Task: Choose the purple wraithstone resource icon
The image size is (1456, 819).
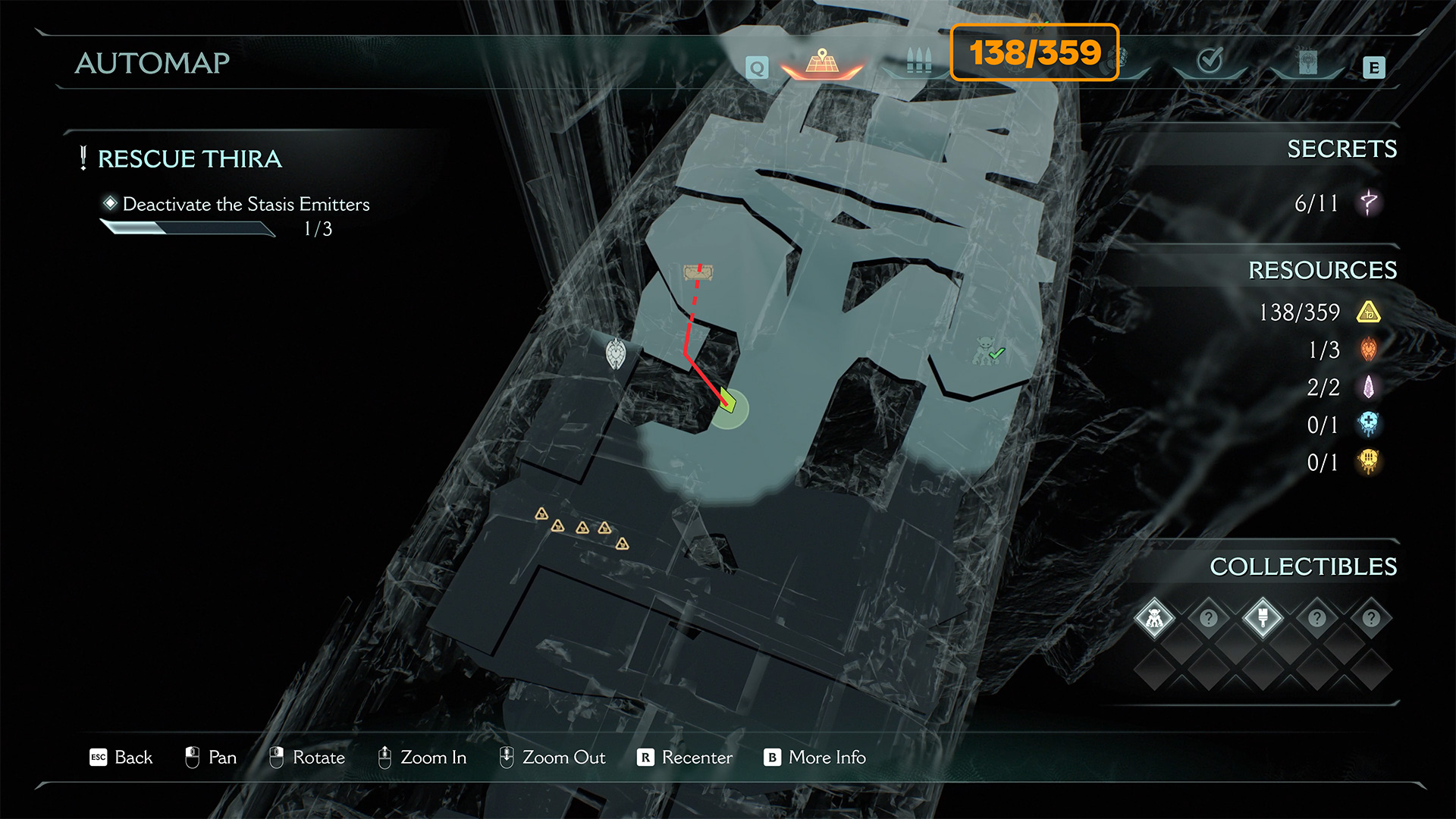Action: [1369, 388]
